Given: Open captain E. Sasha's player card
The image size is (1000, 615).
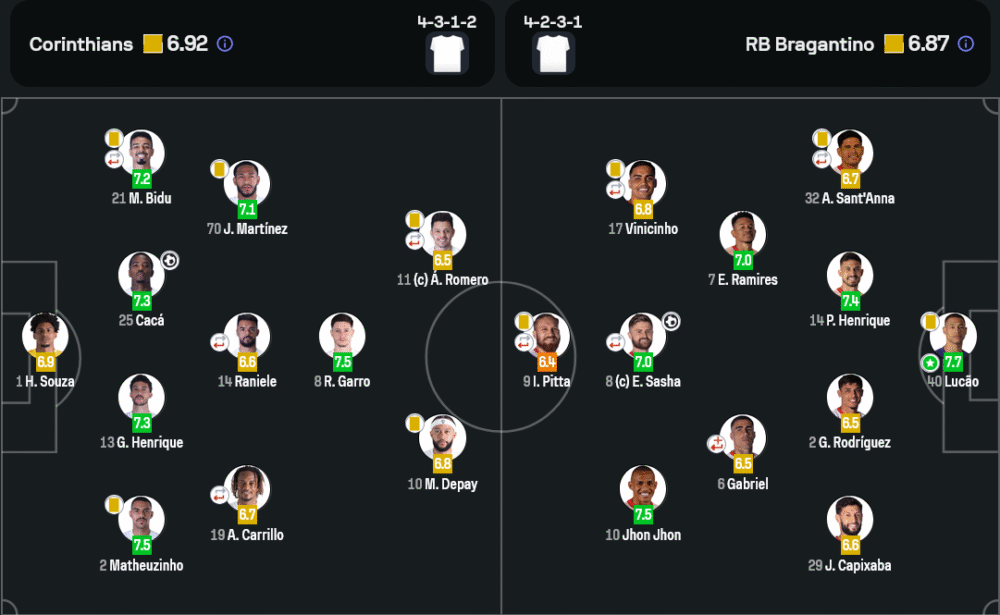Looking at the screenshot, I should (643, 337).
